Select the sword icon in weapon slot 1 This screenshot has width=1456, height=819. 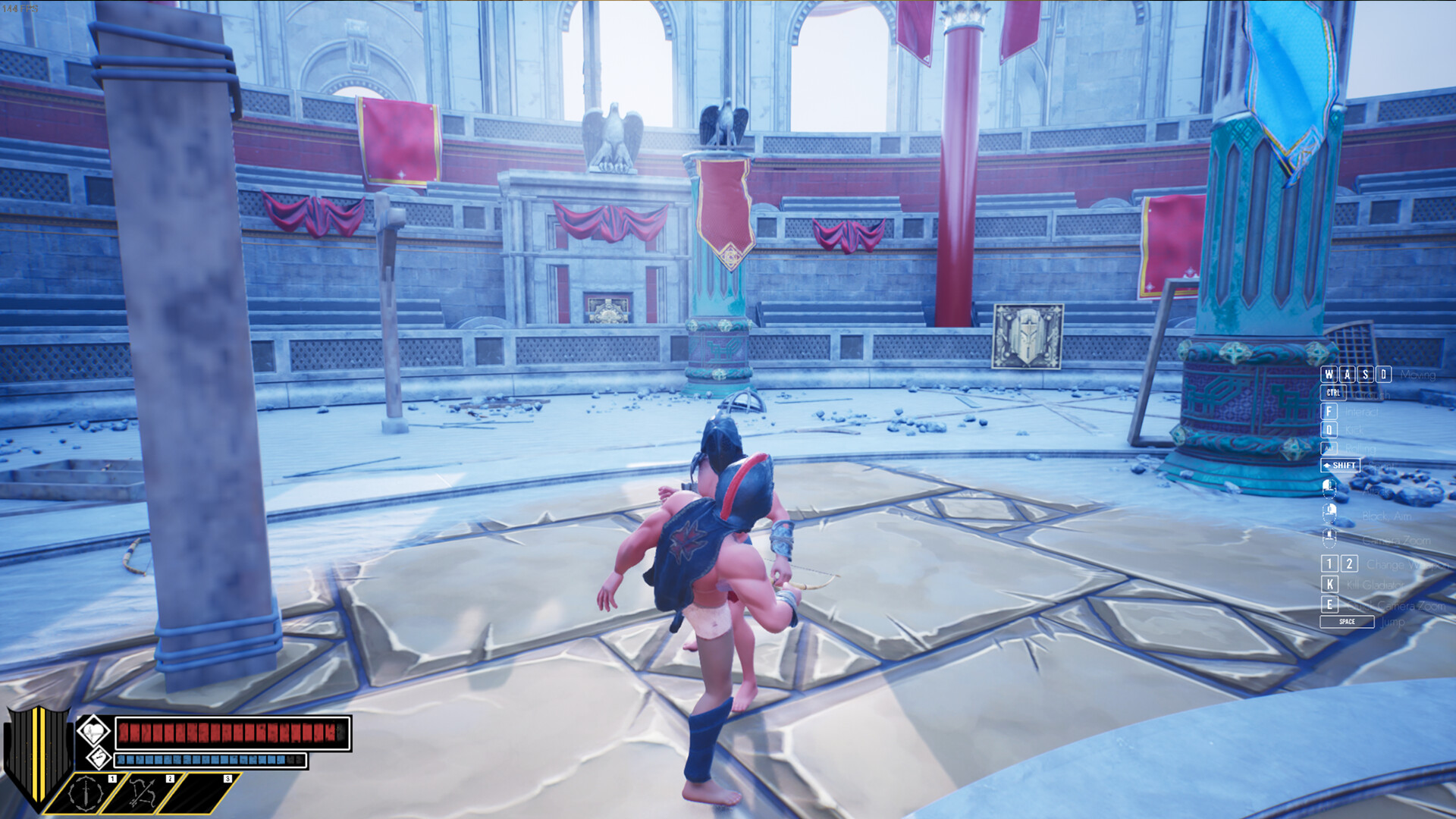pos(85,793)
